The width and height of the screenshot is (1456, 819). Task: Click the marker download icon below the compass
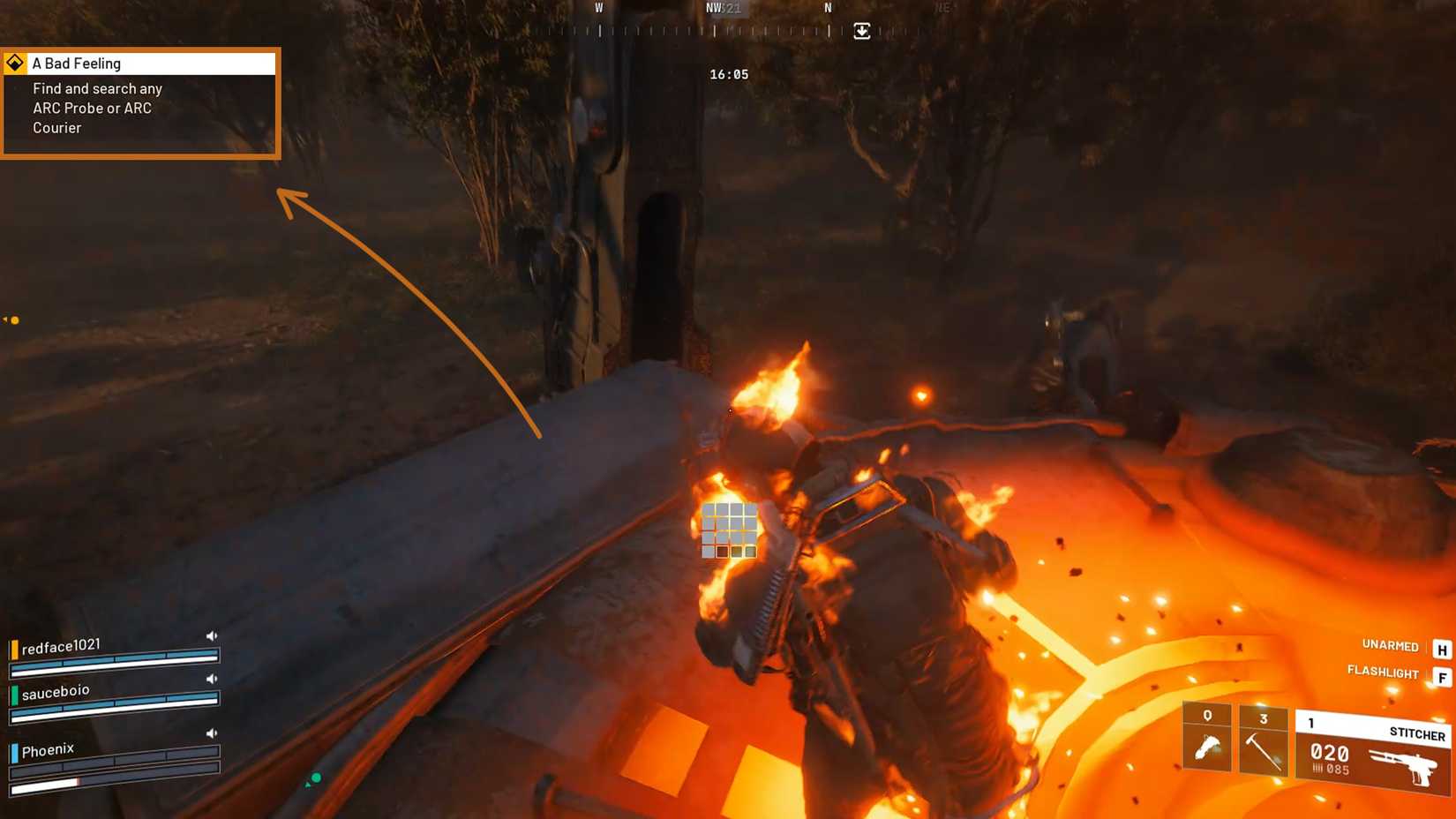point(860,31)
